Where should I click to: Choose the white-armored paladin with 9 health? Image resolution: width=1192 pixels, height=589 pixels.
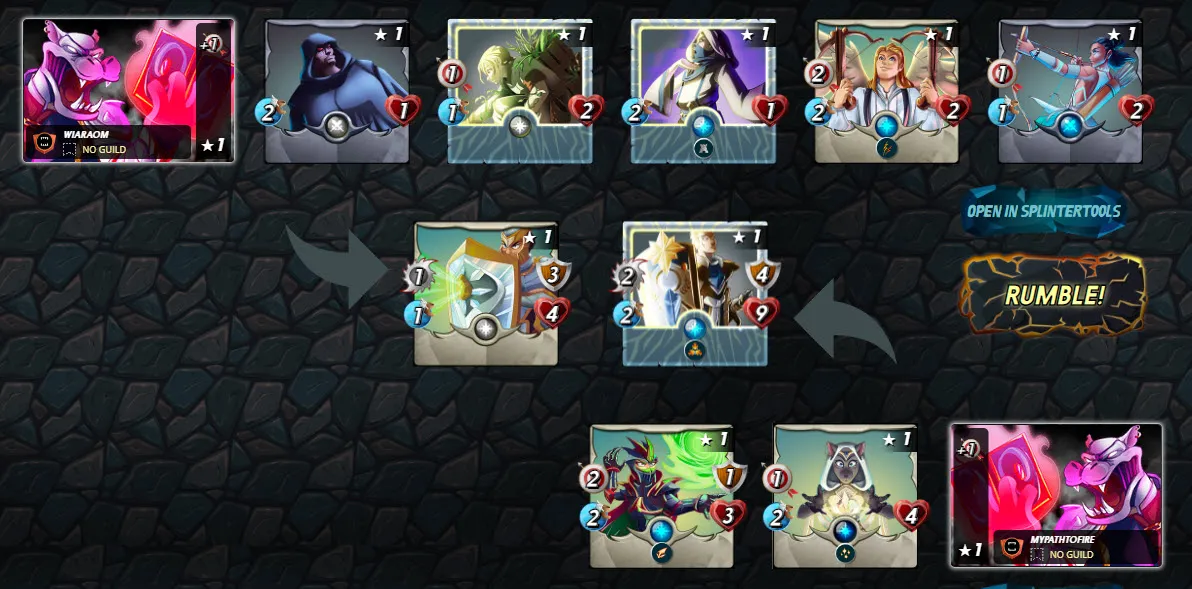695,294
